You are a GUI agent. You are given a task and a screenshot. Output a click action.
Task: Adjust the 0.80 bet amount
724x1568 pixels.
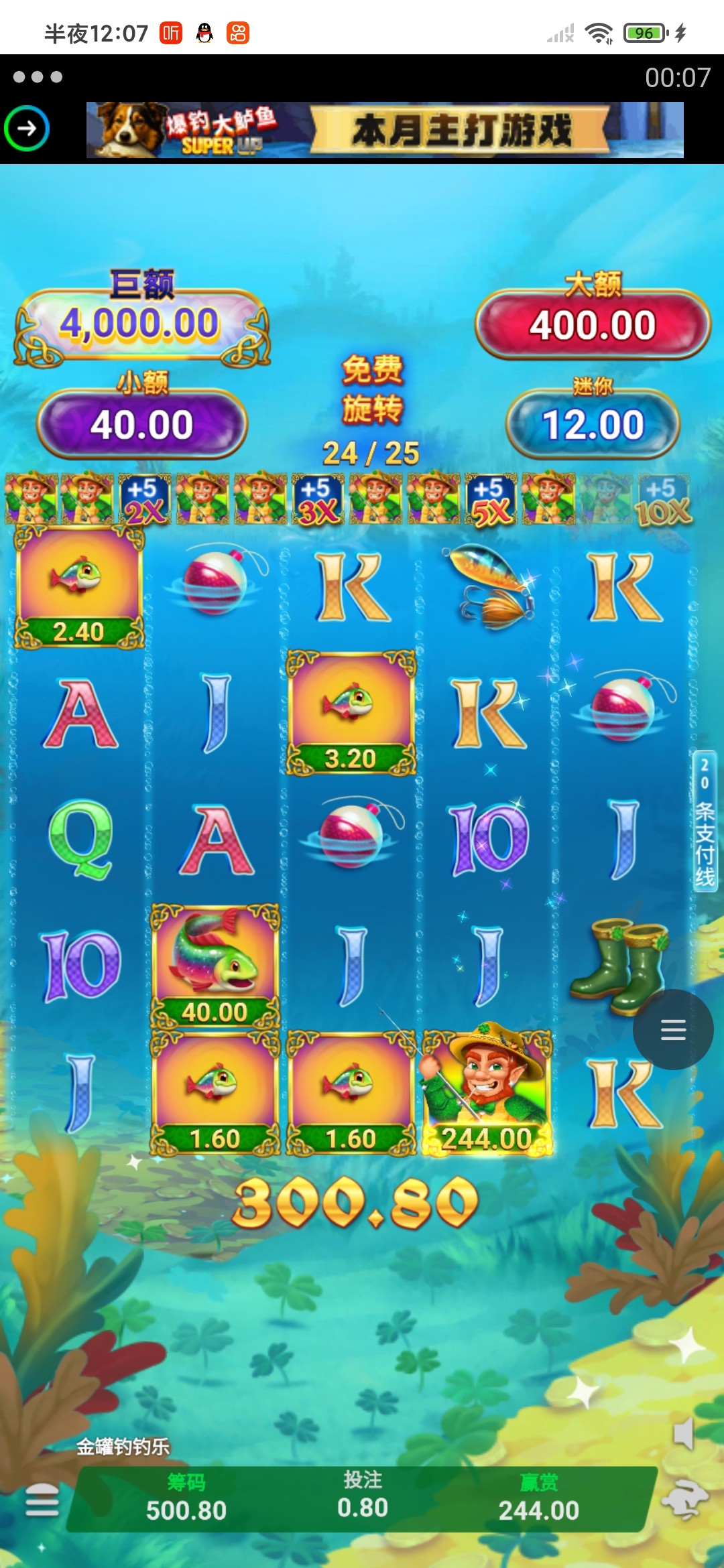(x=363, y=1496)
